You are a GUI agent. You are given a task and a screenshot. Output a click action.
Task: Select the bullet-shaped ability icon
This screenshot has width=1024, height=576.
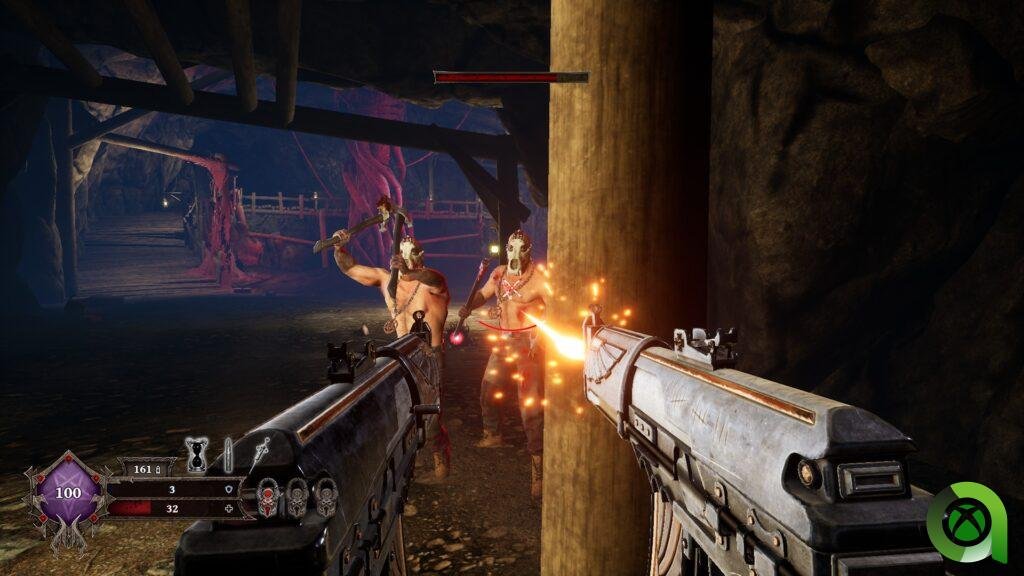(228, 455)
